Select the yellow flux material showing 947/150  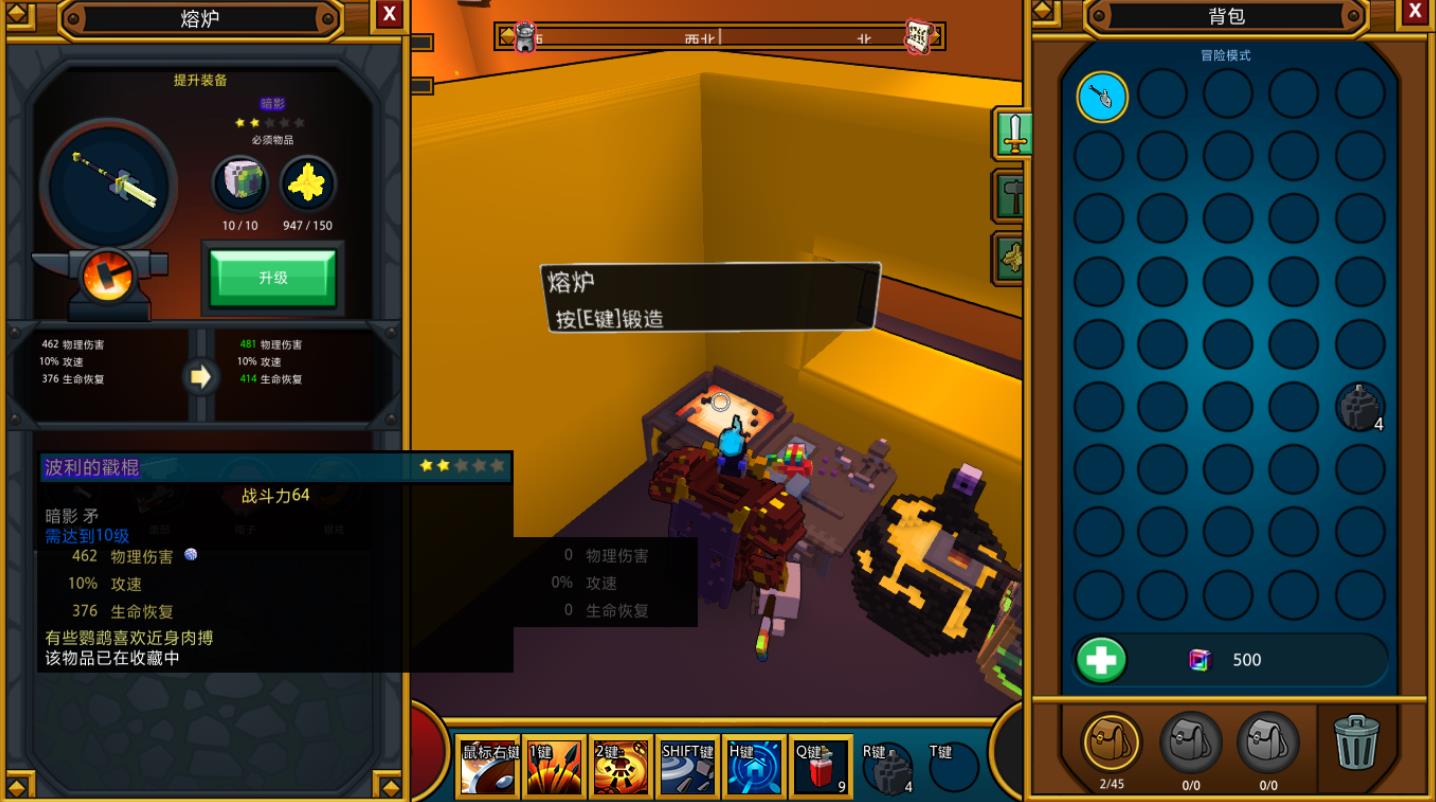click(x=307, y=185)
